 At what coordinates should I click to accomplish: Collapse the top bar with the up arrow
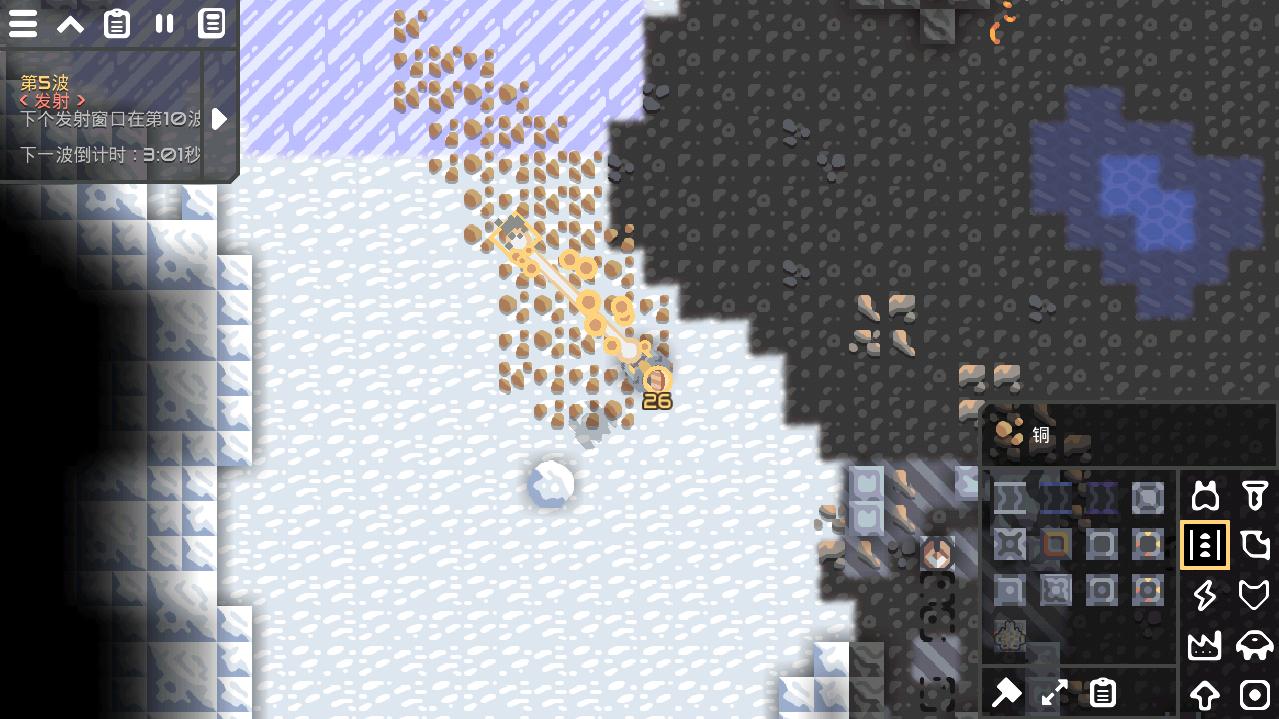click(x=70, y=24)
